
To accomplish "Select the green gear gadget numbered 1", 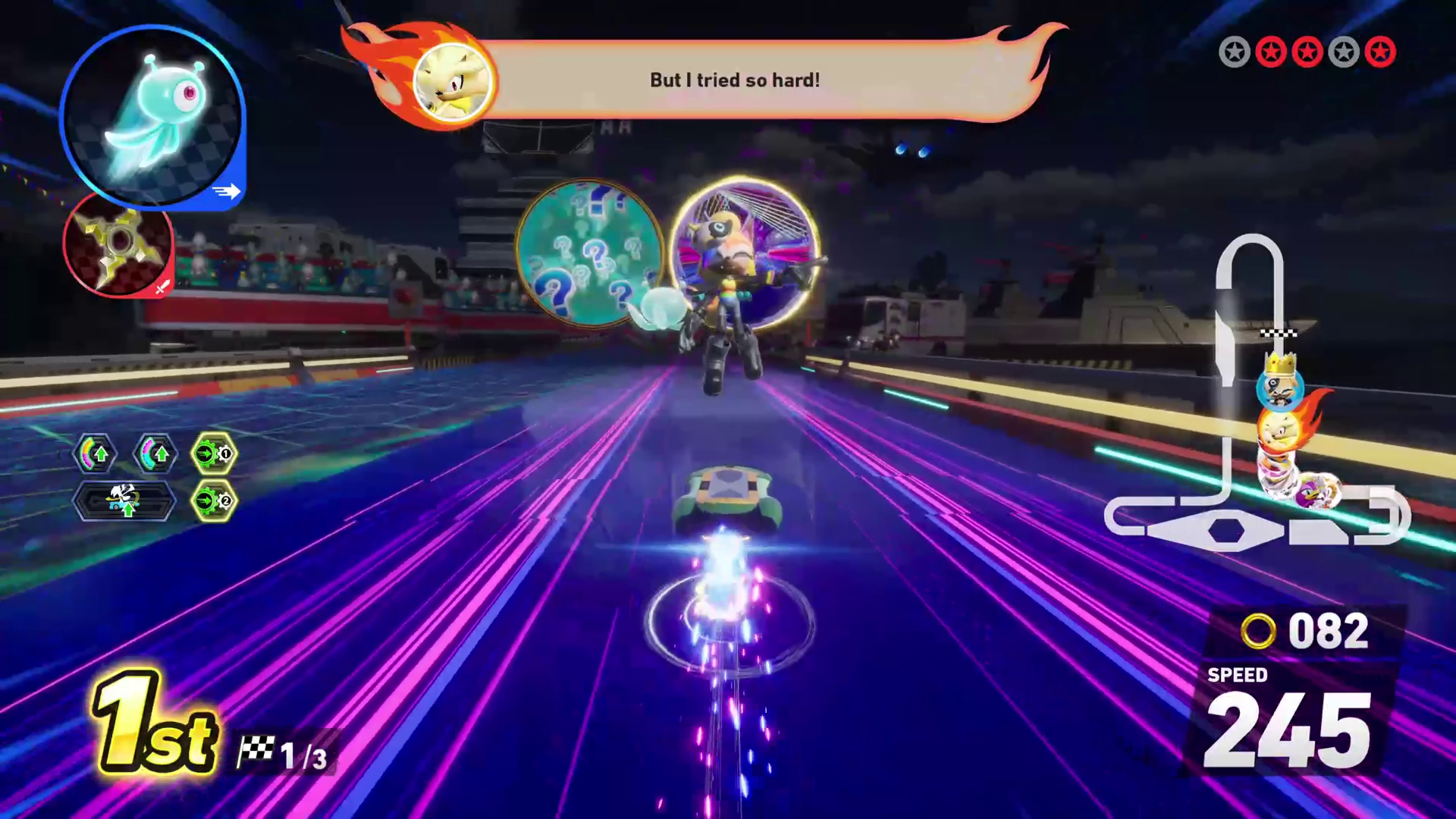I will tap(214, 454).
